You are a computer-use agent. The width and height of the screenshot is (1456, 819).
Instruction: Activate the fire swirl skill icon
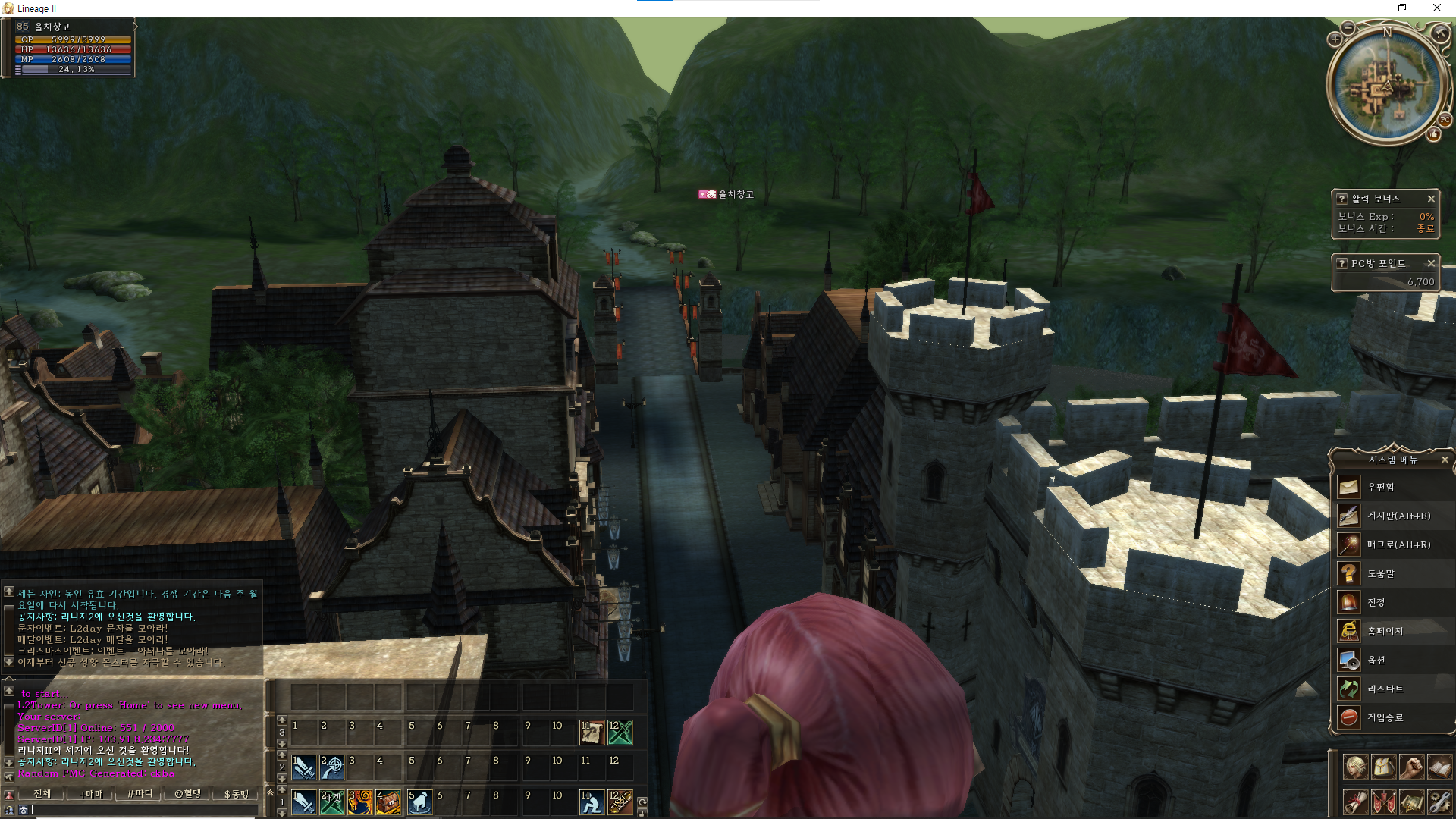pyautogui.click(x=359, y=802)
